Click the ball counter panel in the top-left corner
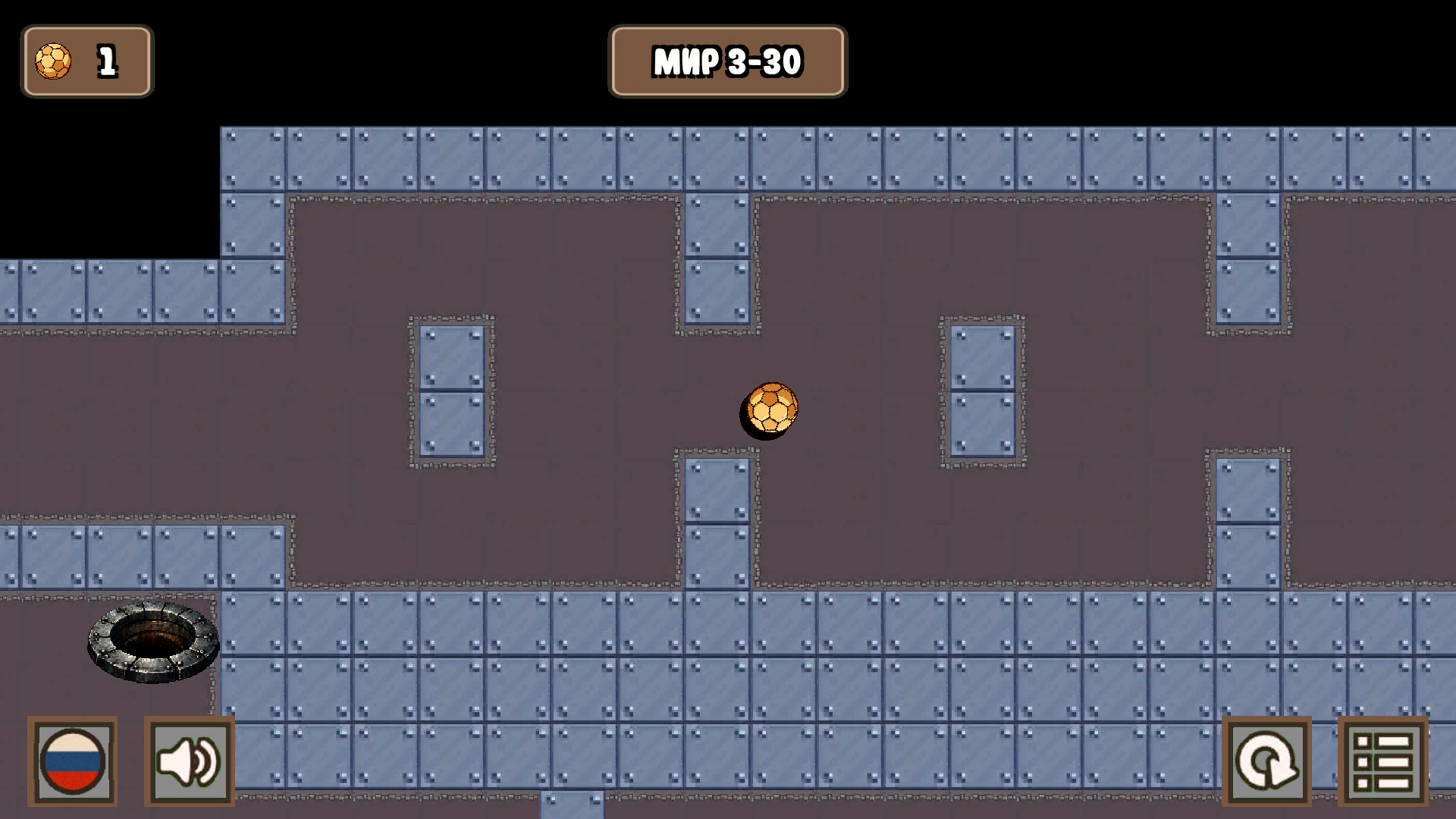 [x=86, y=61]
